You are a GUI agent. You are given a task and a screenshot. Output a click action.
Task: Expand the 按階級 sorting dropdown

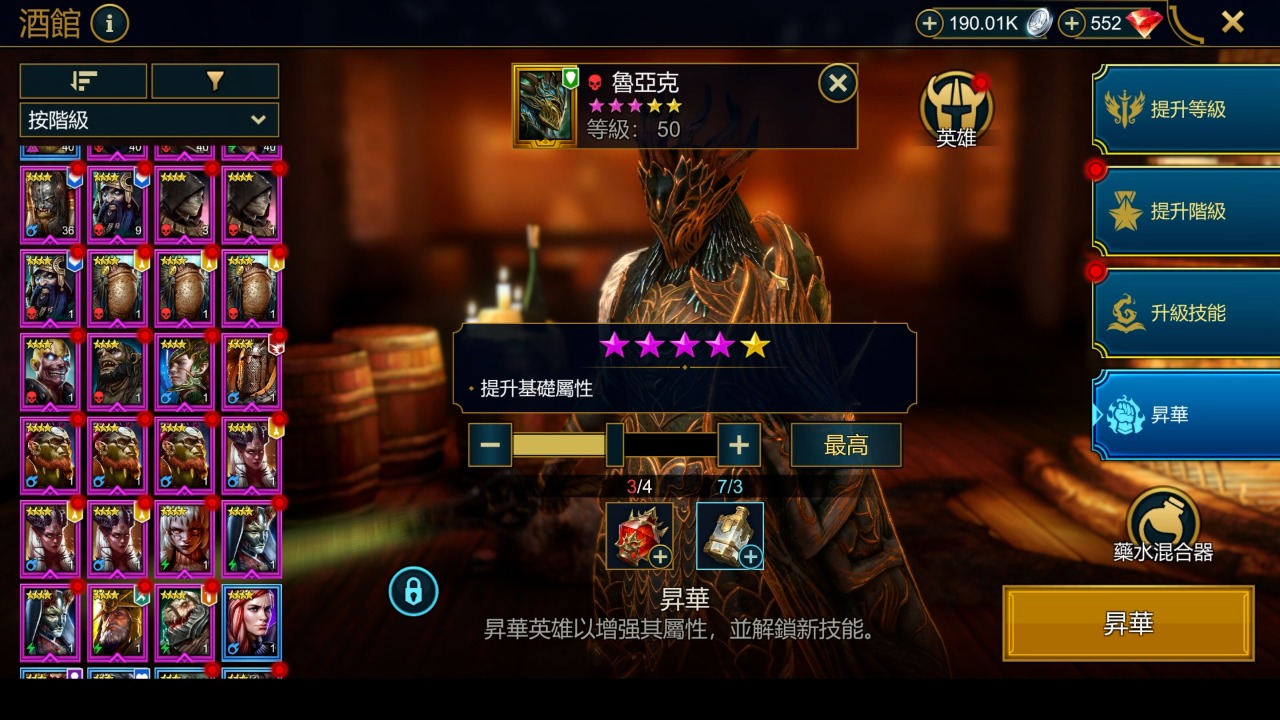pyautogui.click(x=148, y=120)
